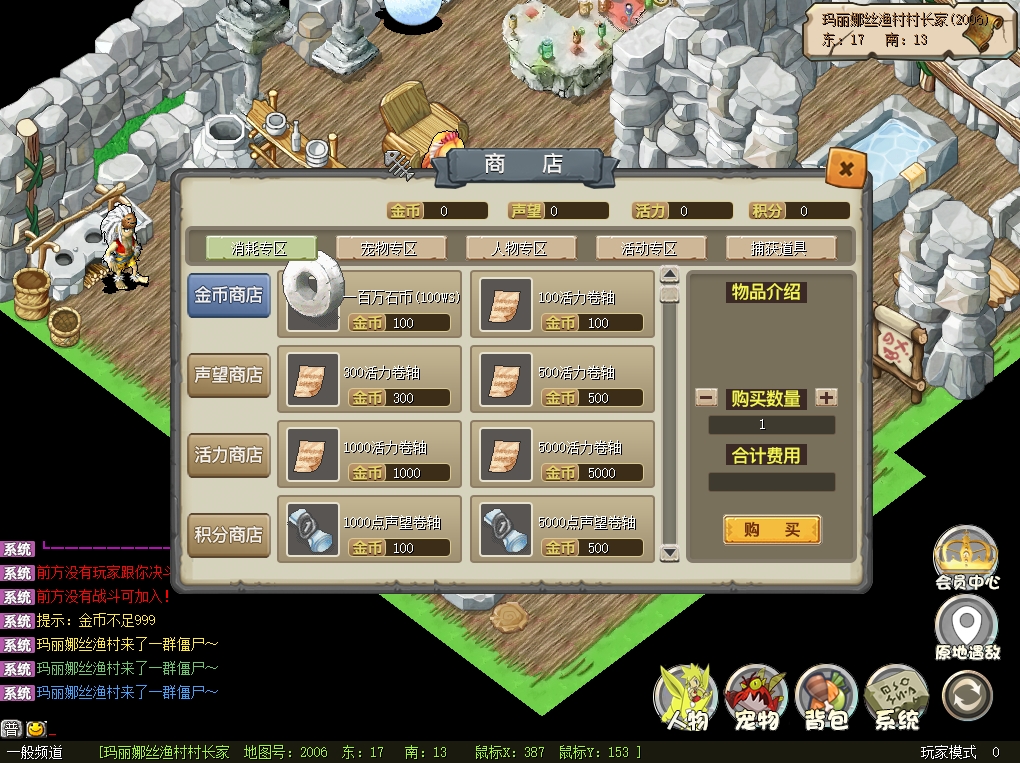Open the 会员中心 crown icon

click(965, 553)
